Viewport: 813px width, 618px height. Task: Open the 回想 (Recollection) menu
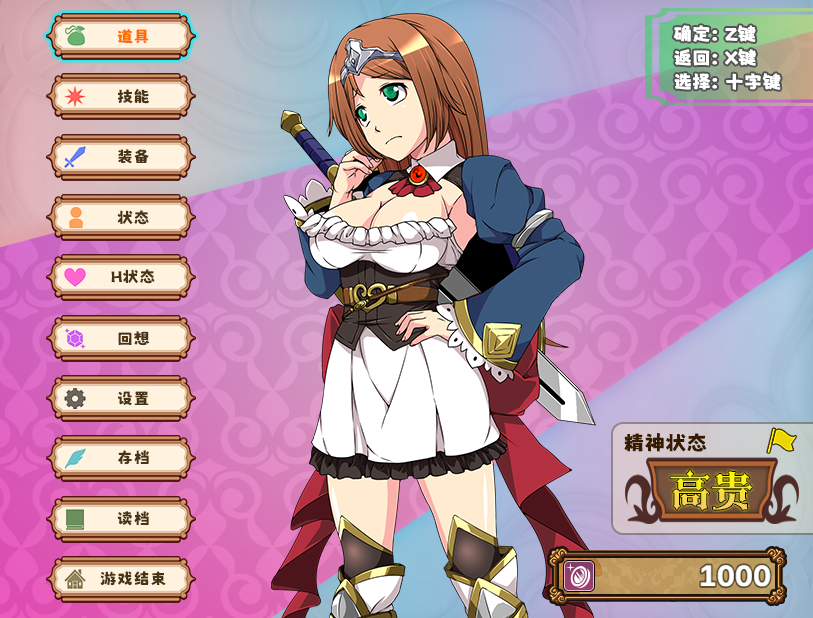(x=121, y=338)
